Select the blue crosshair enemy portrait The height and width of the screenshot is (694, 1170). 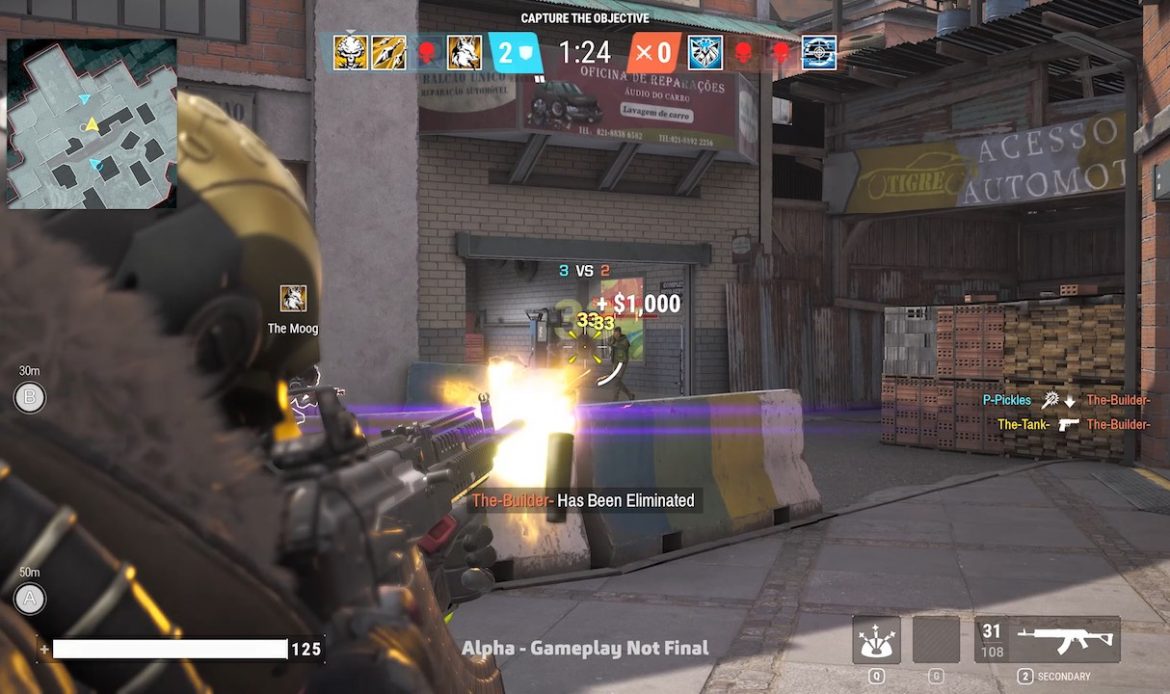tap(819, 52)
